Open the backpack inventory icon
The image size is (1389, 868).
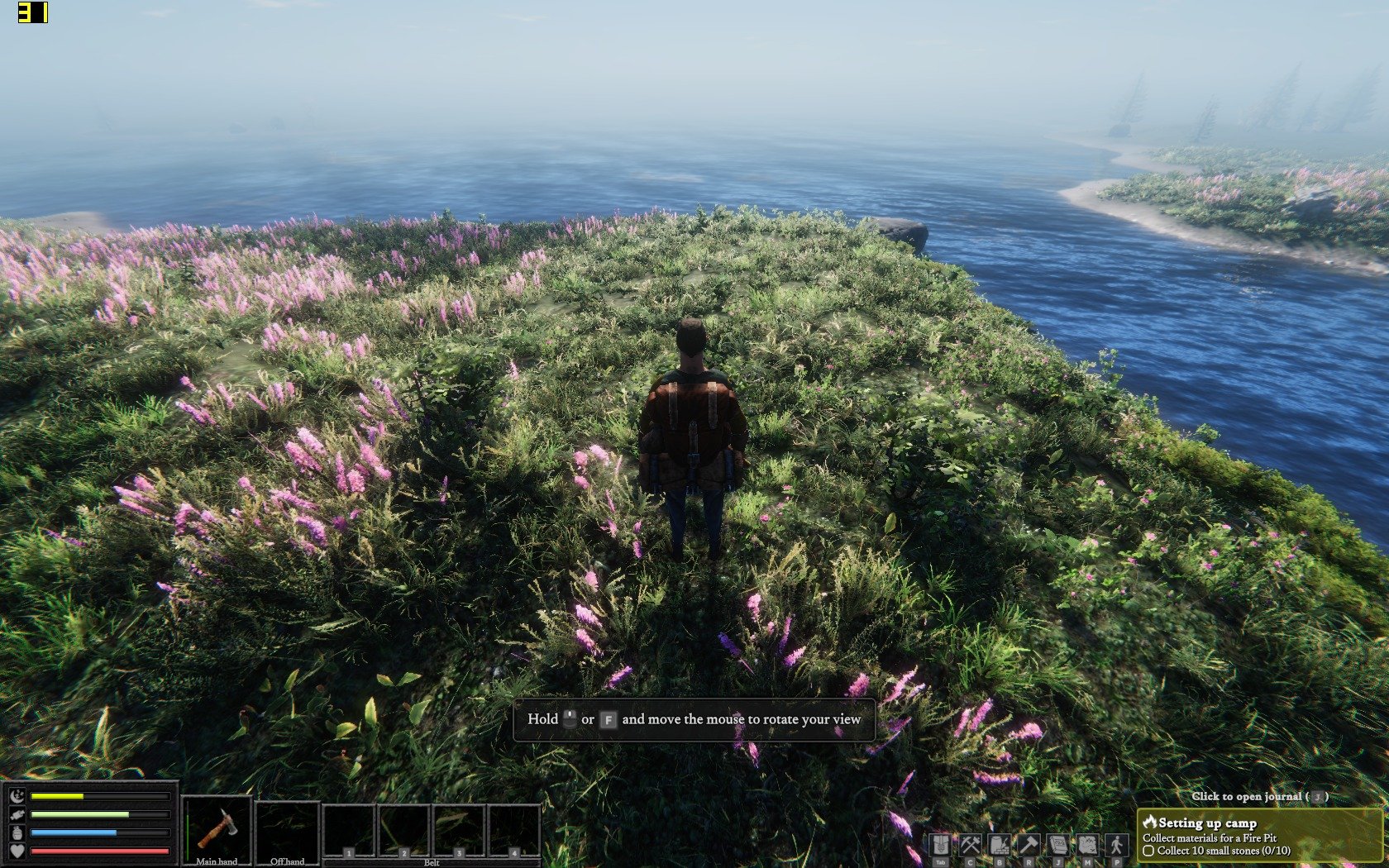tap(940, 845)
